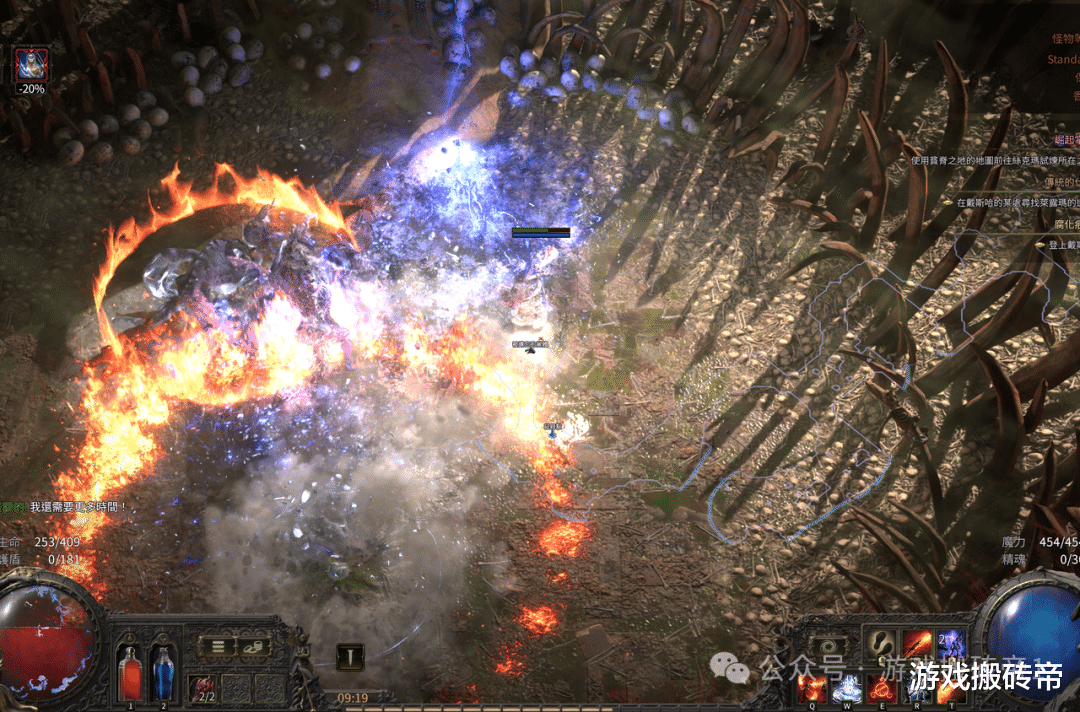Click the swirl portal button
This screenshot has height=712, width=1080.
coord(827,646)
